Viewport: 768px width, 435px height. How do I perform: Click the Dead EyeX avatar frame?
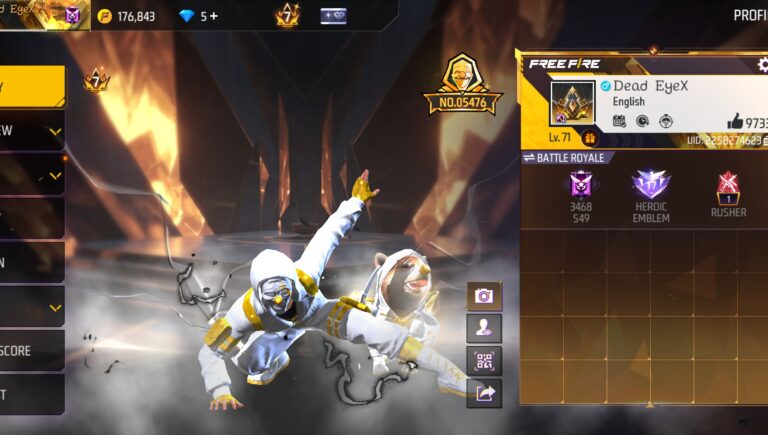pos(572,103)
